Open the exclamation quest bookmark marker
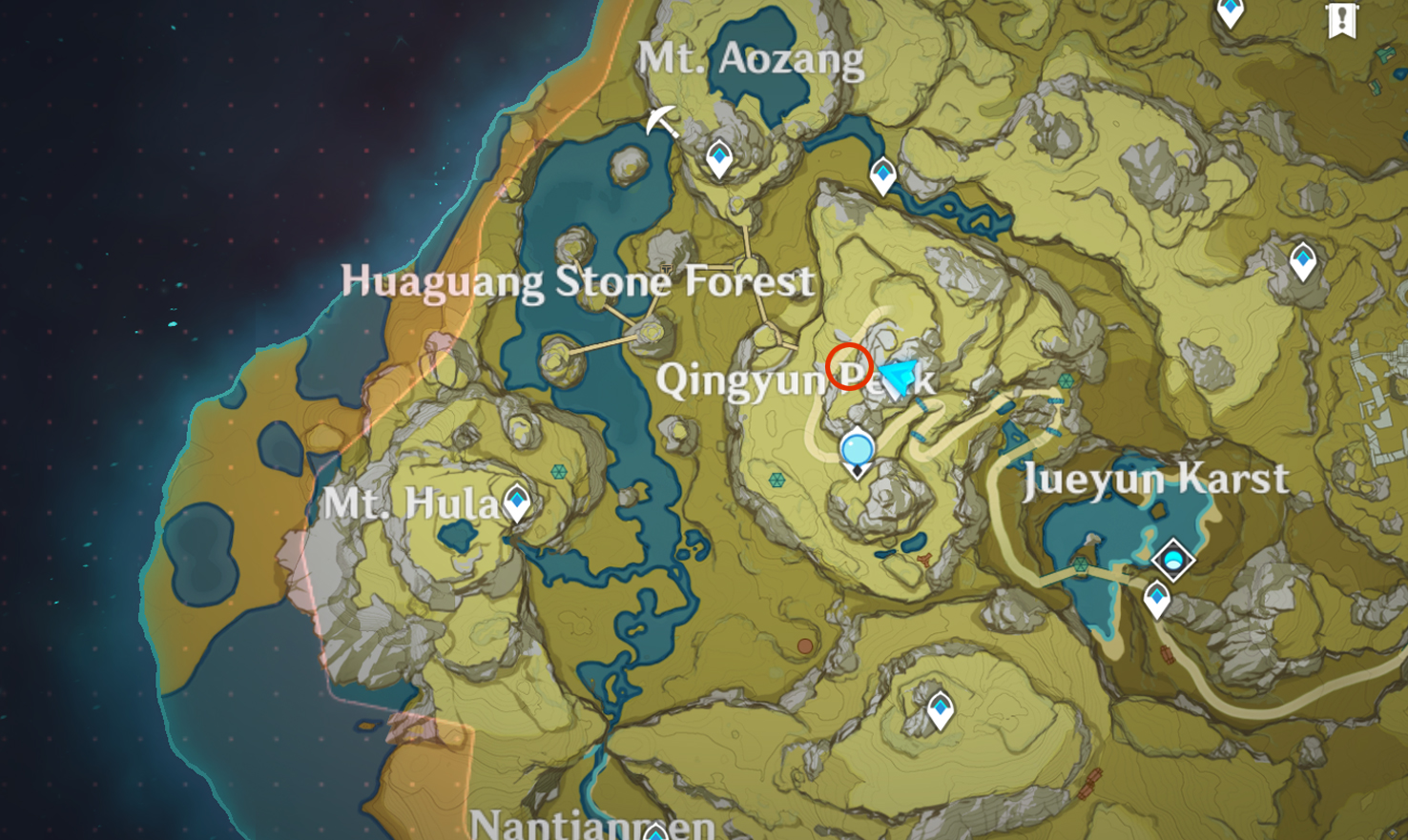 click(1341, 19)
